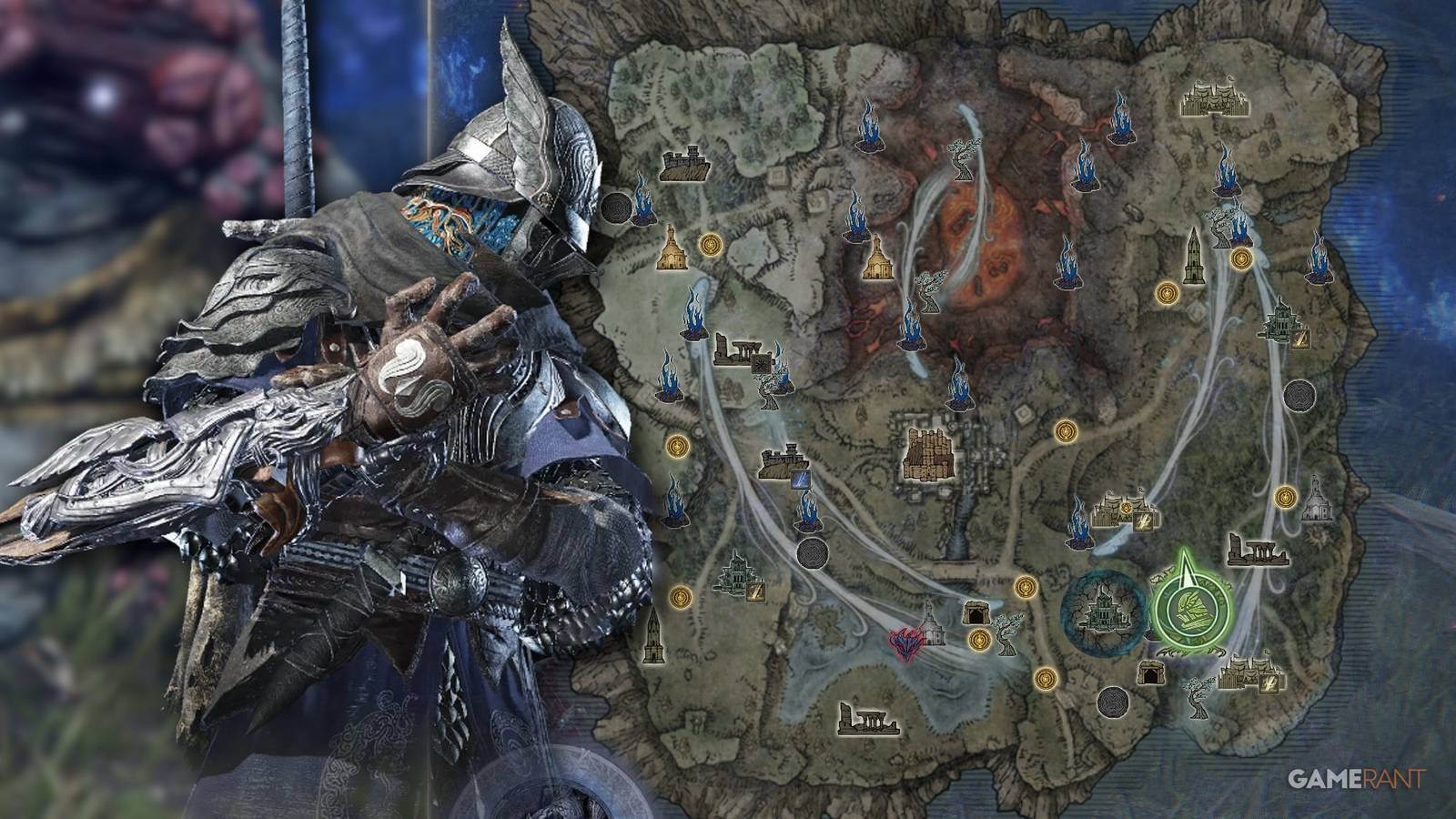
Task: Select a golden seed circle marker on the left
Action: coord(676,445)
